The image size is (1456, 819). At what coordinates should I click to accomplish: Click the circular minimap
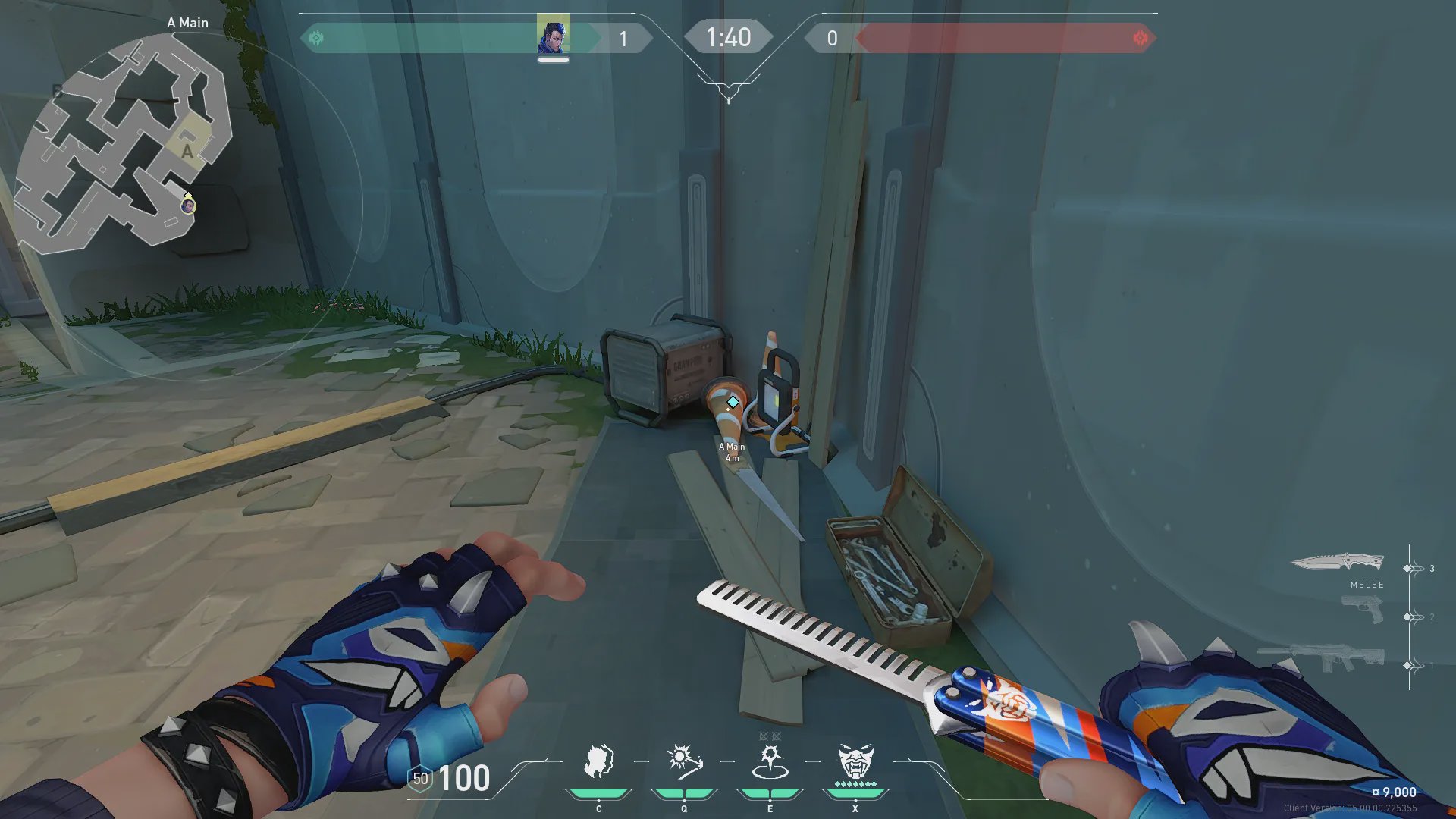point(121,144)
